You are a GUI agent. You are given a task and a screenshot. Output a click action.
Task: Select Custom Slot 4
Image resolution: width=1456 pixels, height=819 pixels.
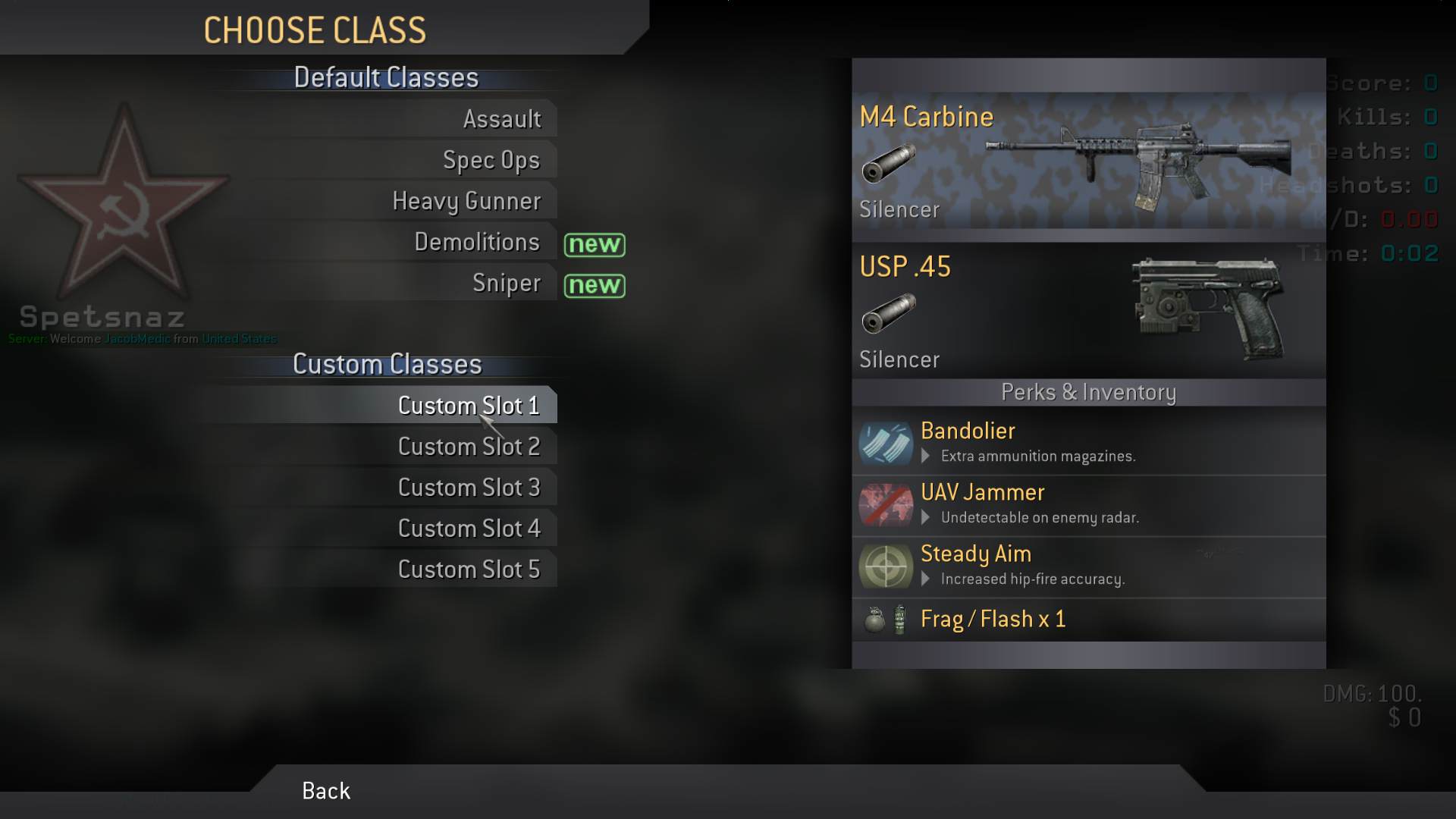(x=469, y=529)
